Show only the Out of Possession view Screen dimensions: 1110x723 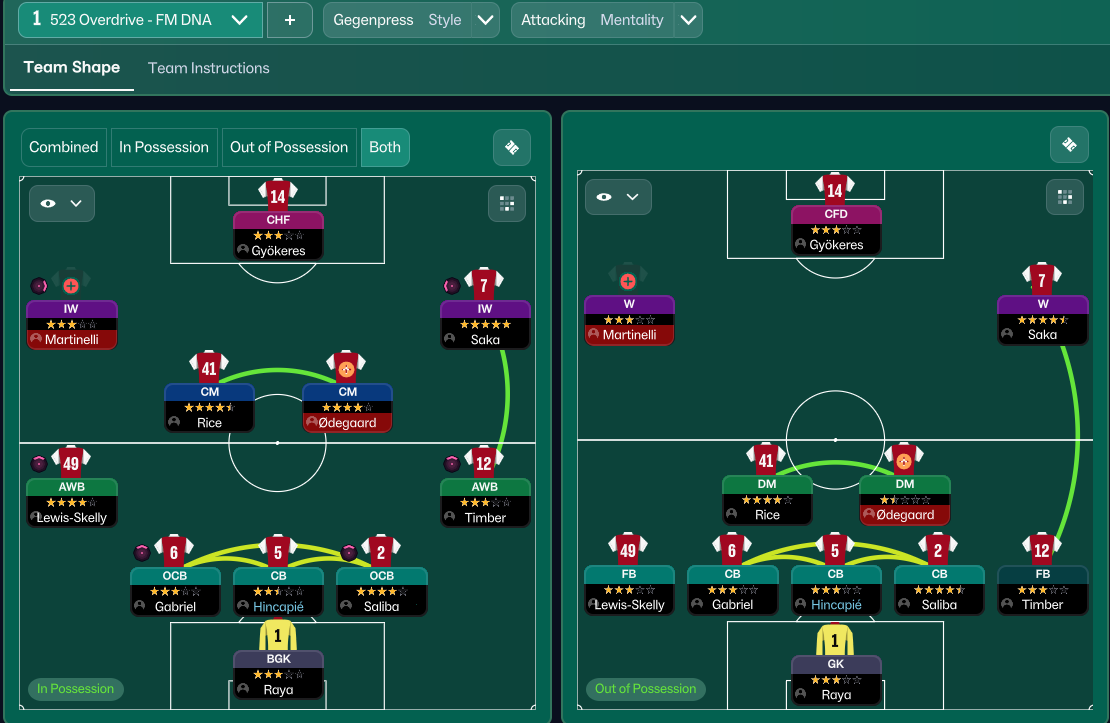289,147
